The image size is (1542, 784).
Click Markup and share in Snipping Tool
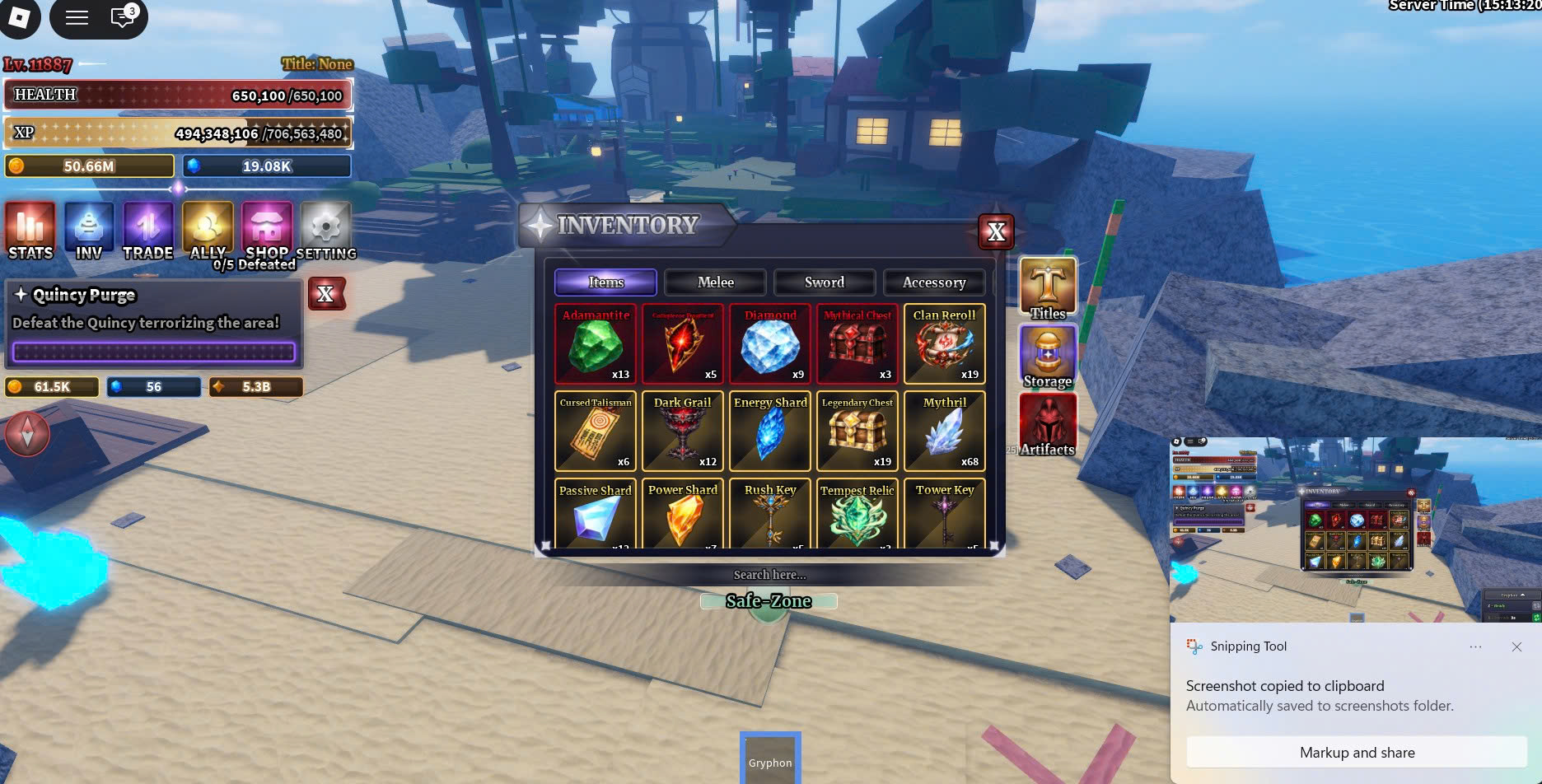[1357, 753]
